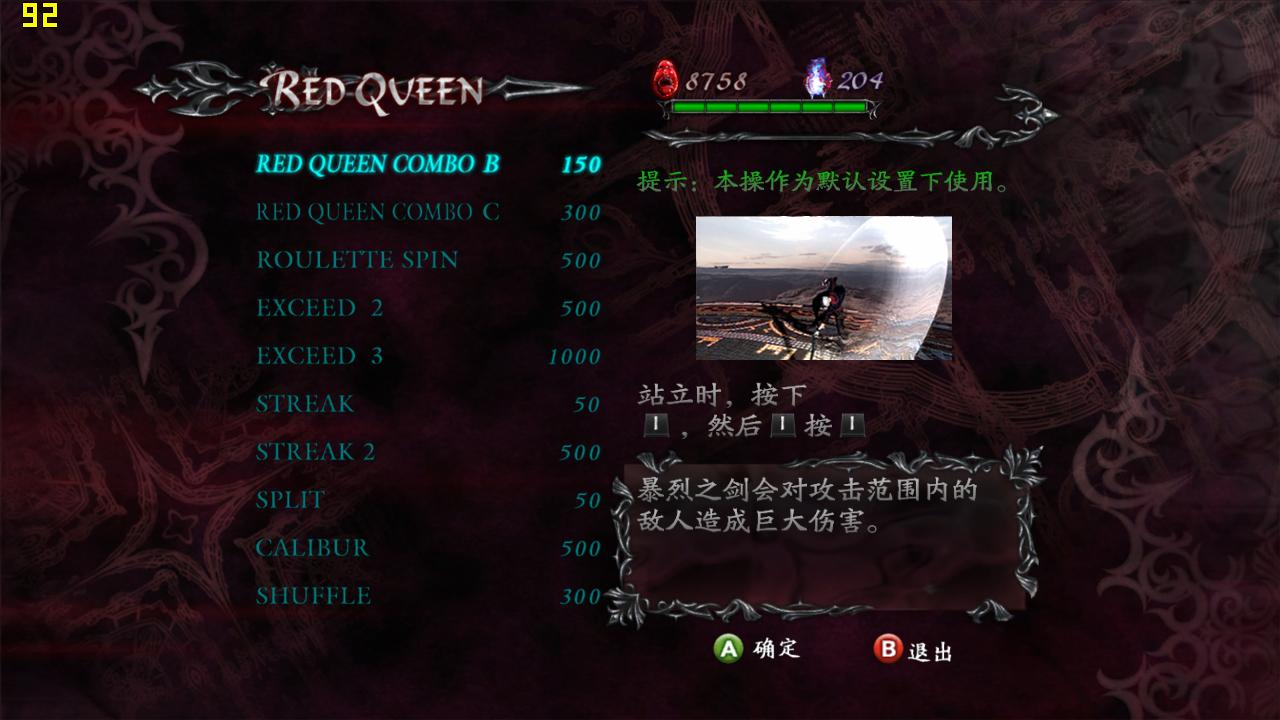Highlight the Streak 2 skill
1280x720 pixels.
(x=315, y=452)
